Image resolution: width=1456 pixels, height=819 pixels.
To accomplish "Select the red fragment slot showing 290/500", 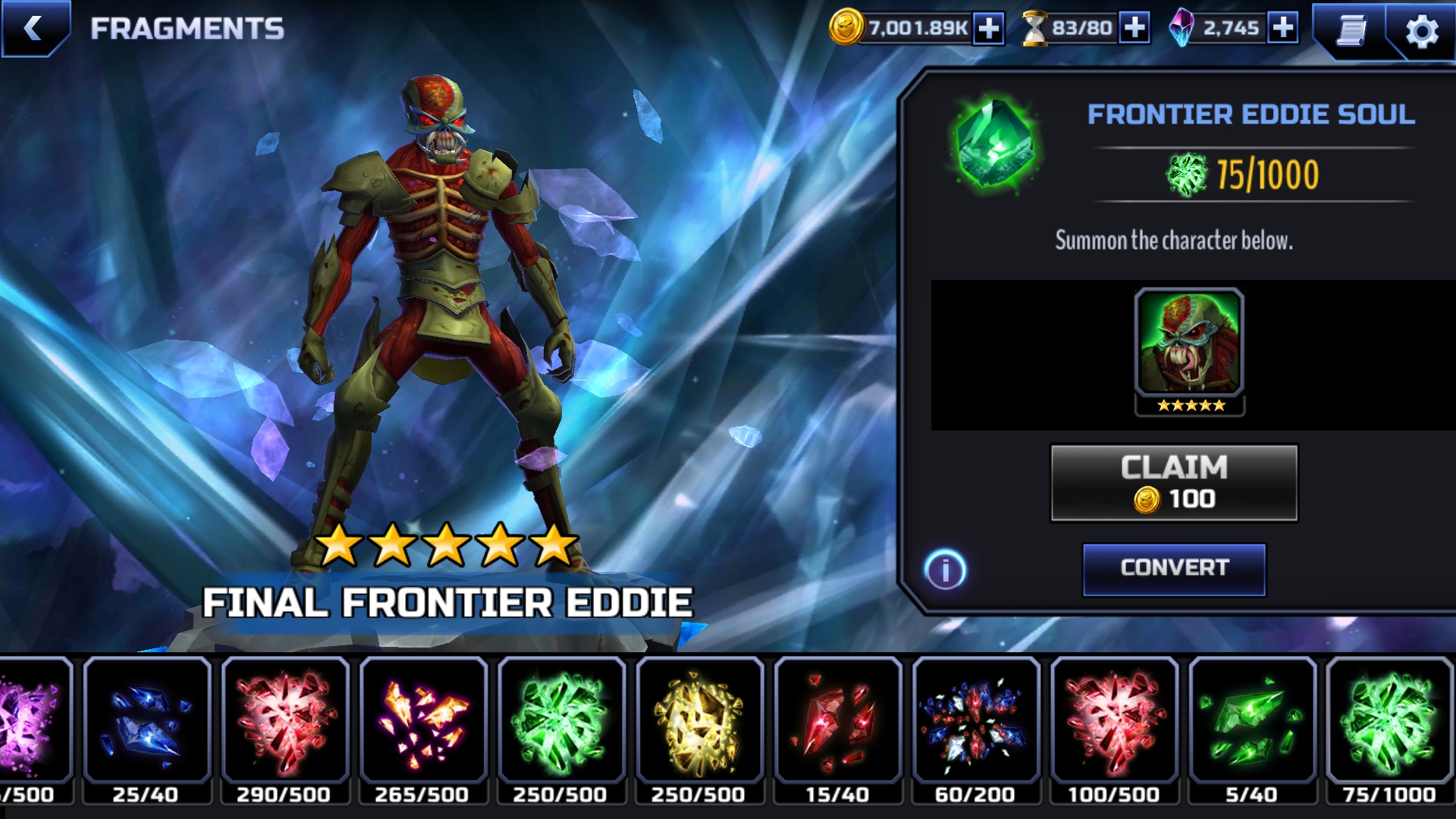I will click(284, 728).
